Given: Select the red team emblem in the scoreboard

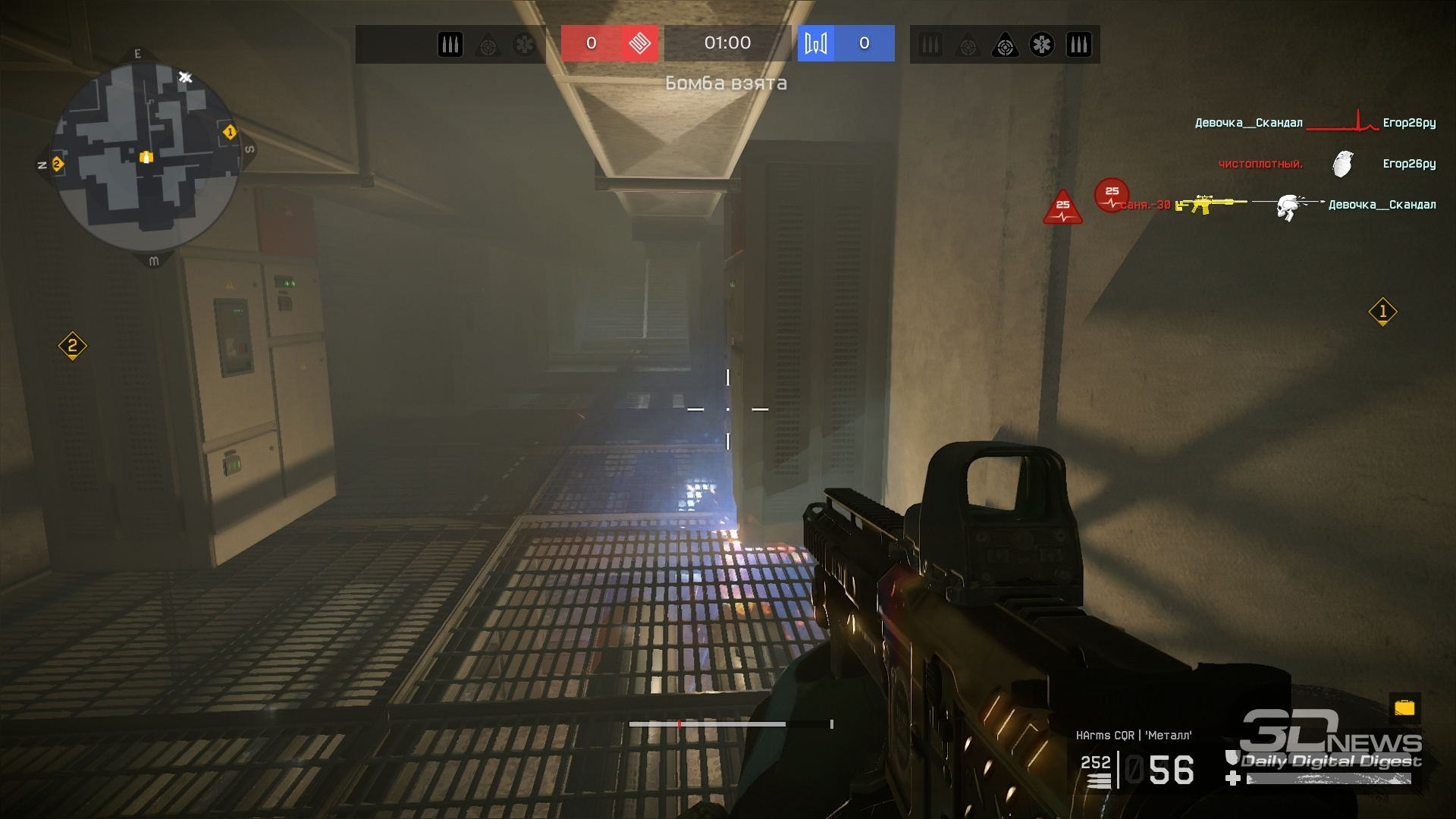Looking at the screenshot, I should tap(639, 43).
